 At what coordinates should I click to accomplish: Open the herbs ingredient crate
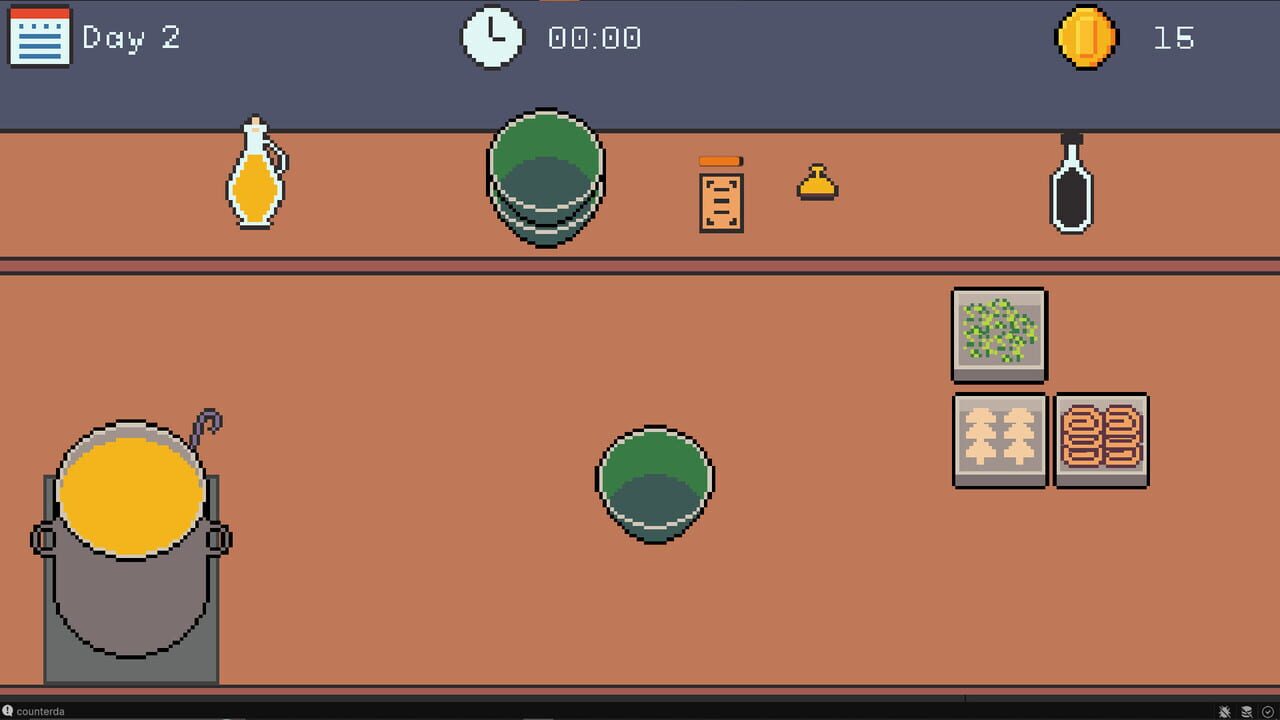coord(997,335)
